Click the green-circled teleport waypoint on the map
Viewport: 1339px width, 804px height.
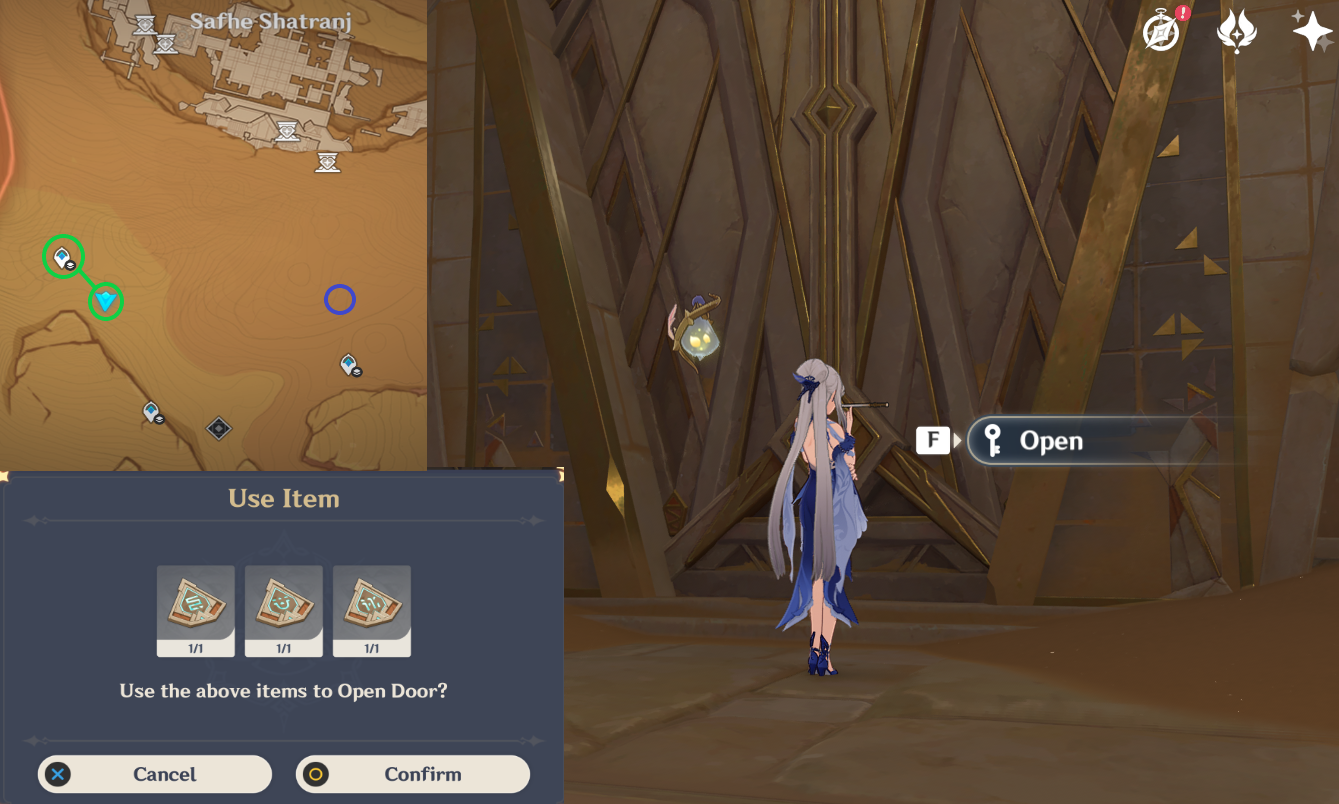63,258
